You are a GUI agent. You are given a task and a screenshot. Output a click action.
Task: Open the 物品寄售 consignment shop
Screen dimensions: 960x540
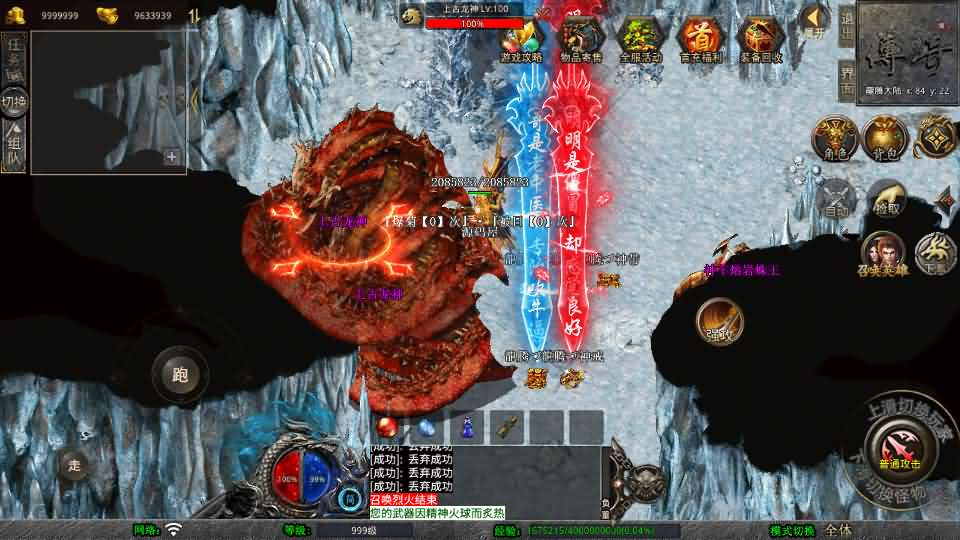click(580, 40)
